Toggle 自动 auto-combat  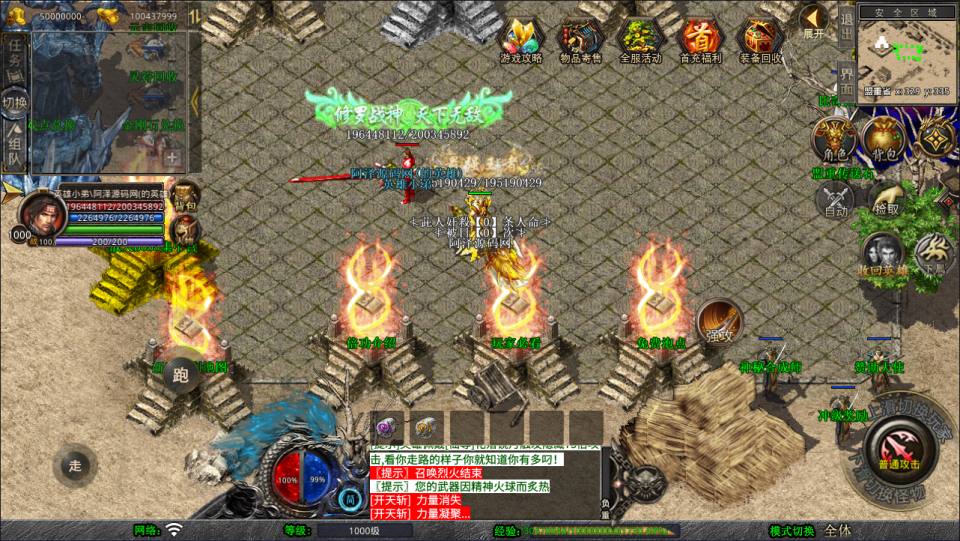coord(835,201)
